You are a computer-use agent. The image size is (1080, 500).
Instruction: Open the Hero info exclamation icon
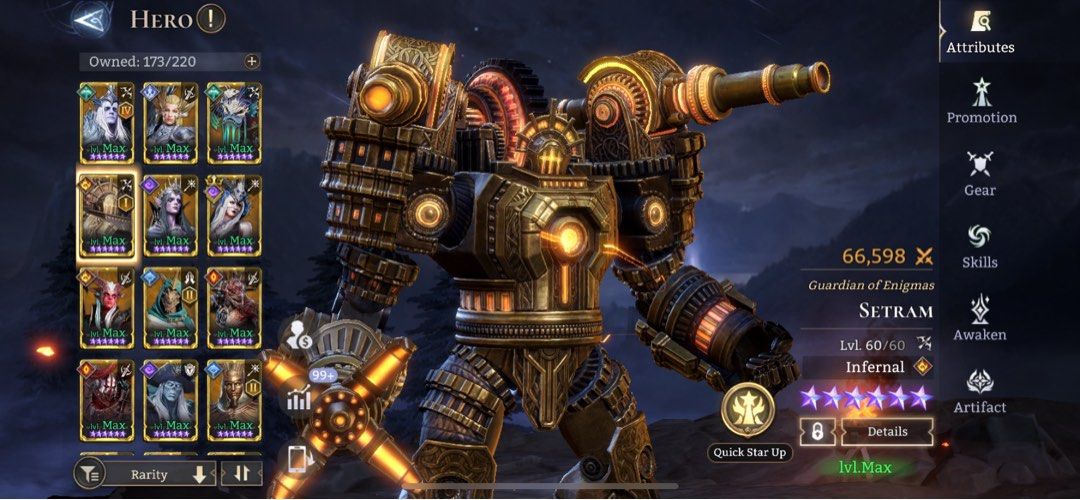click(x=211, y=18)
